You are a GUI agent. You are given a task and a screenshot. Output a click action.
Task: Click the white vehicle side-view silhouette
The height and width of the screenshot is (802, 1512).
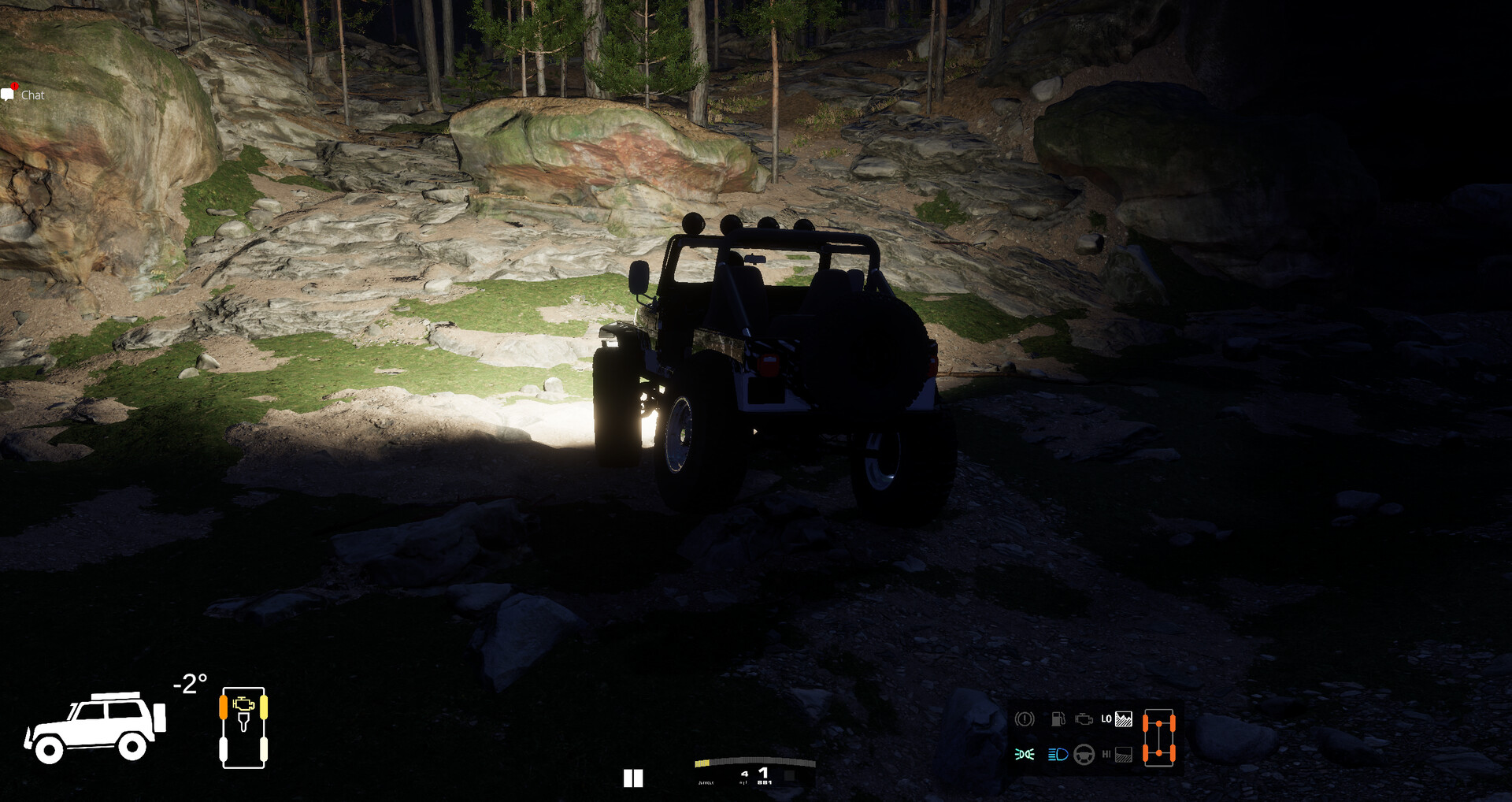coord(95,728)
